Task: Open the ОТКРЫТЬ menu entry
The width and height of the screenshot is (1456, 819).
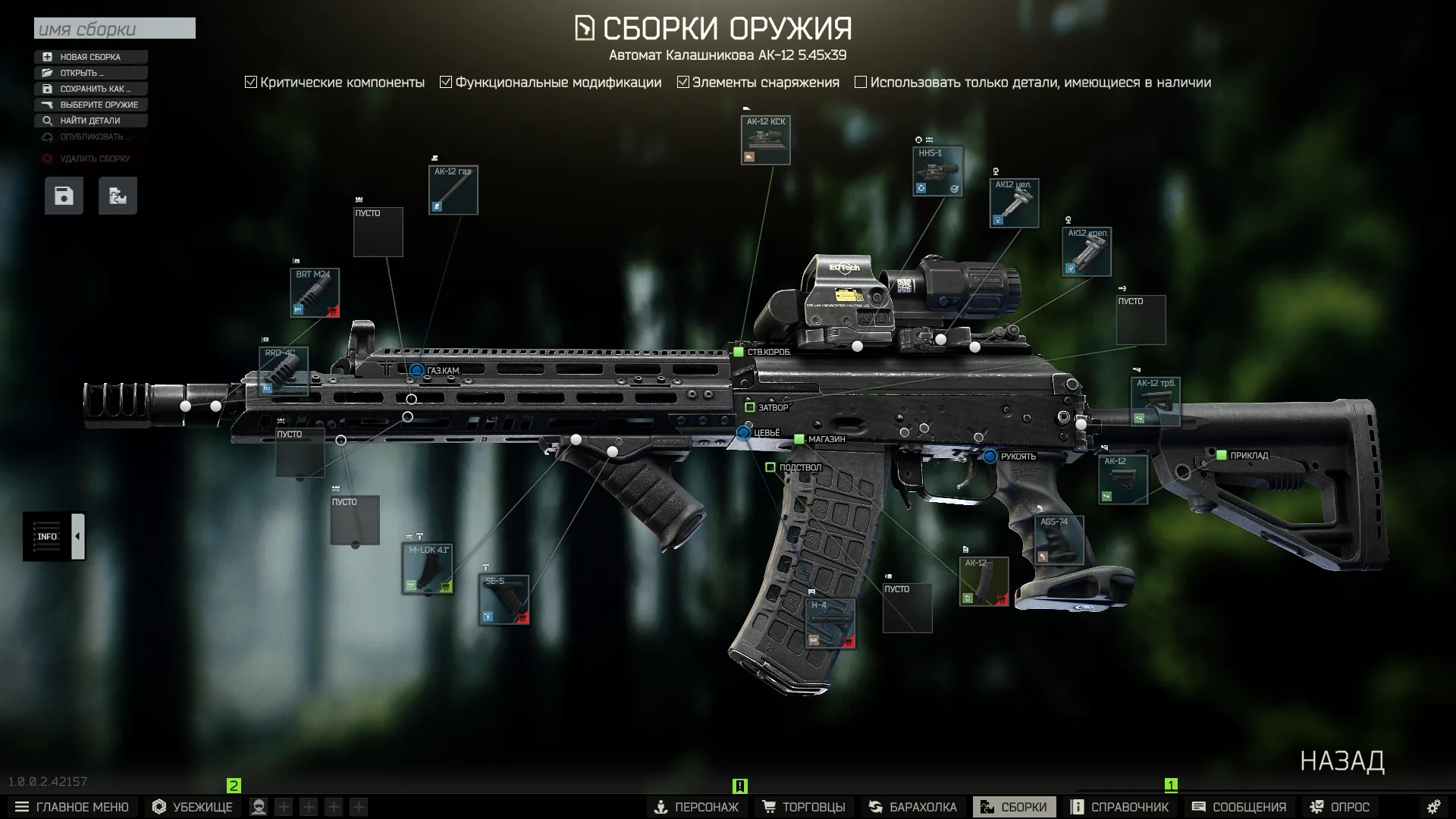Action: tap(90, 73)
